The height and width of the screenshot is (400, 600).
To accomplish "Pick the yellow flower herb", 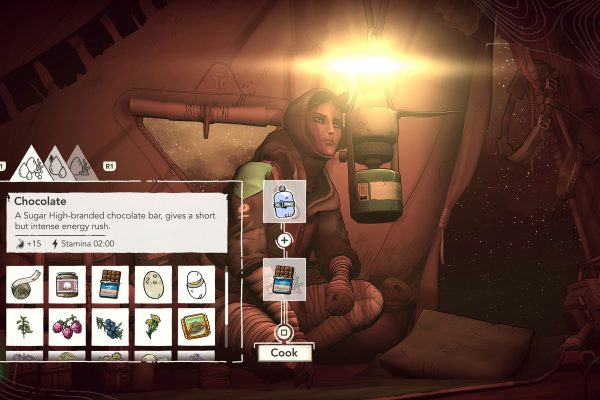I will [154, 326].
